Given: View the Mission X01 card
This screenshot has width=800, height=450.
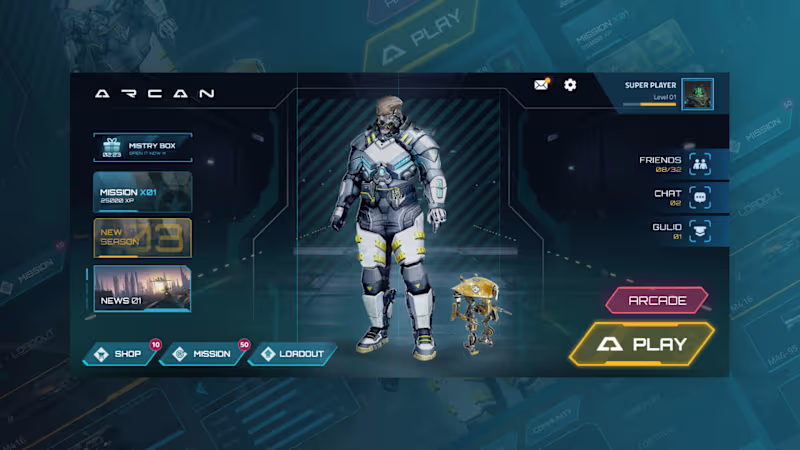Looking at the screenshot, I should 142,192.
